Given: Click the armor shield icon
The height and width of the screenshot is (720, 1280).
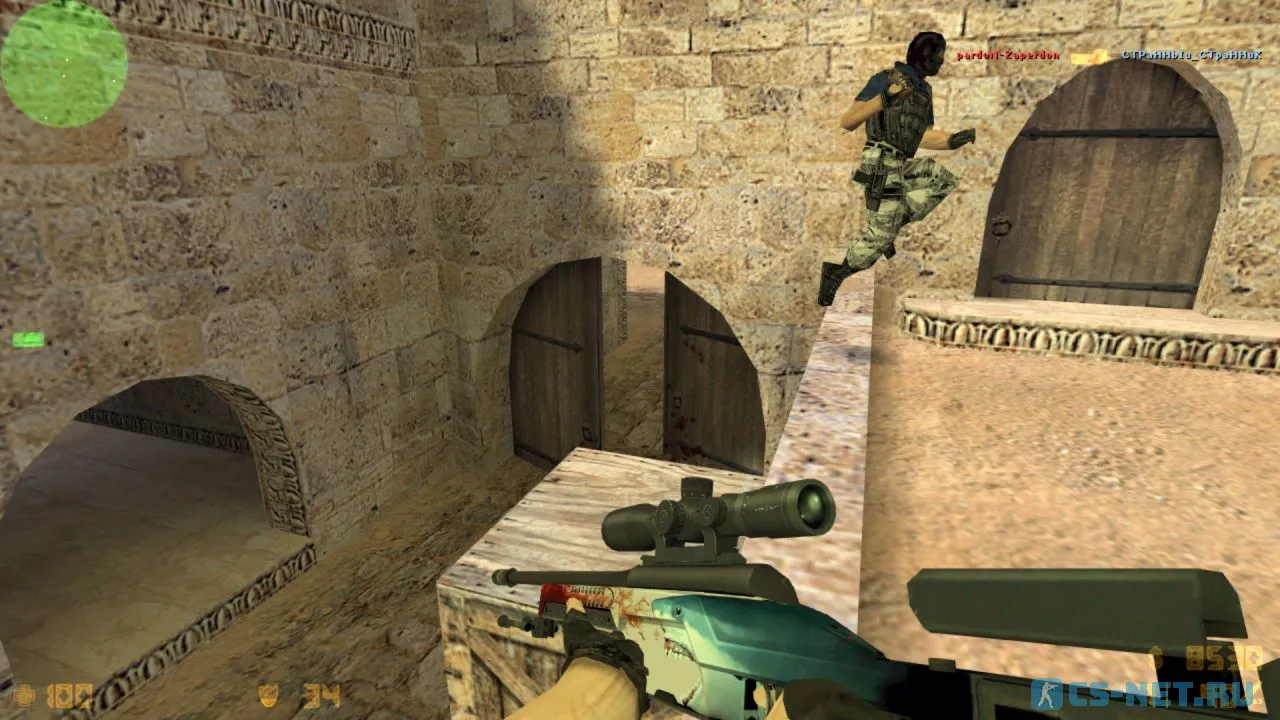Looking at the screenshot, I should click(268, 697).
